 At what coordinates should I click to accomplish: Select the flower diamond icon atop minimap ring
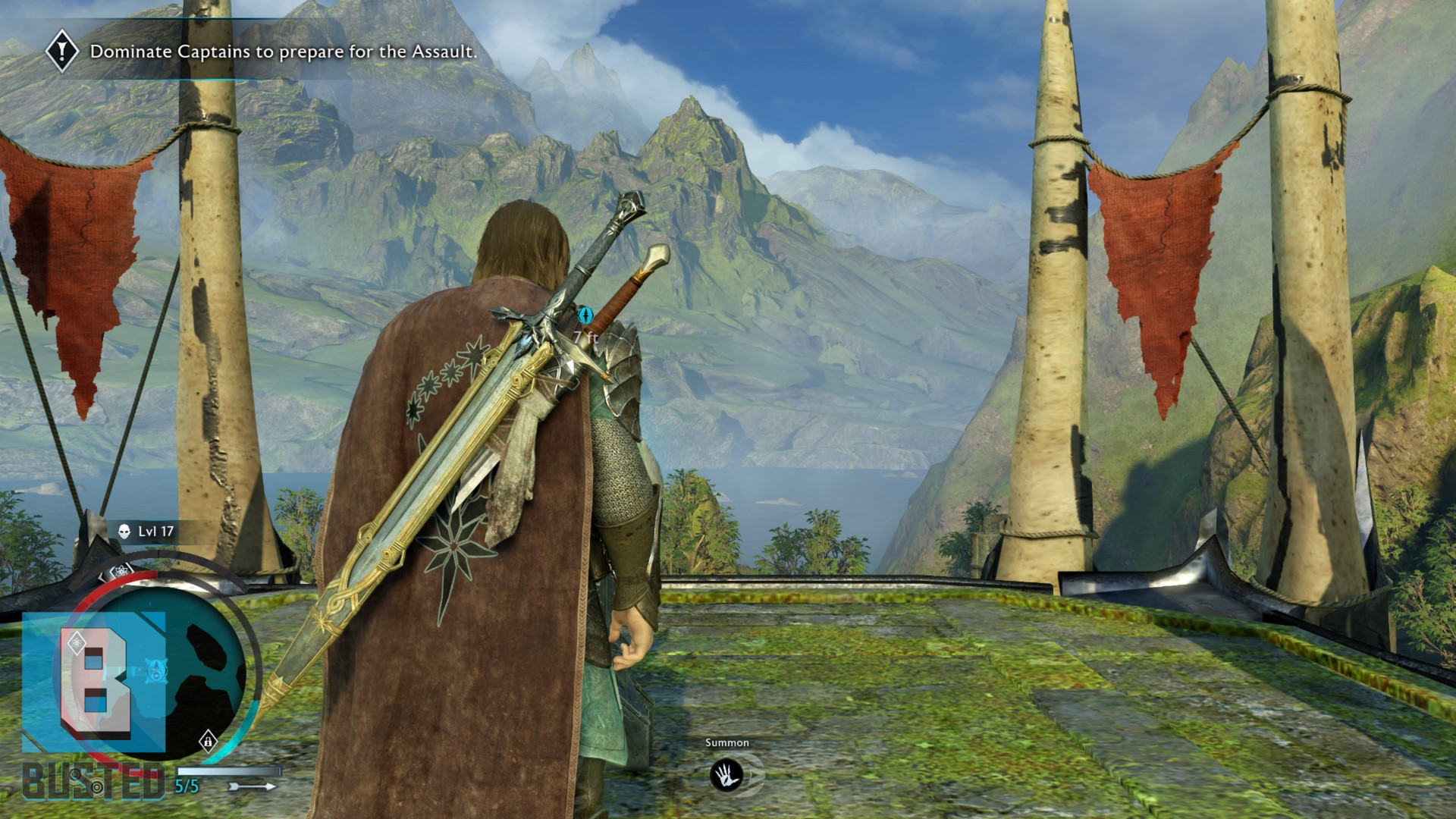120,573
